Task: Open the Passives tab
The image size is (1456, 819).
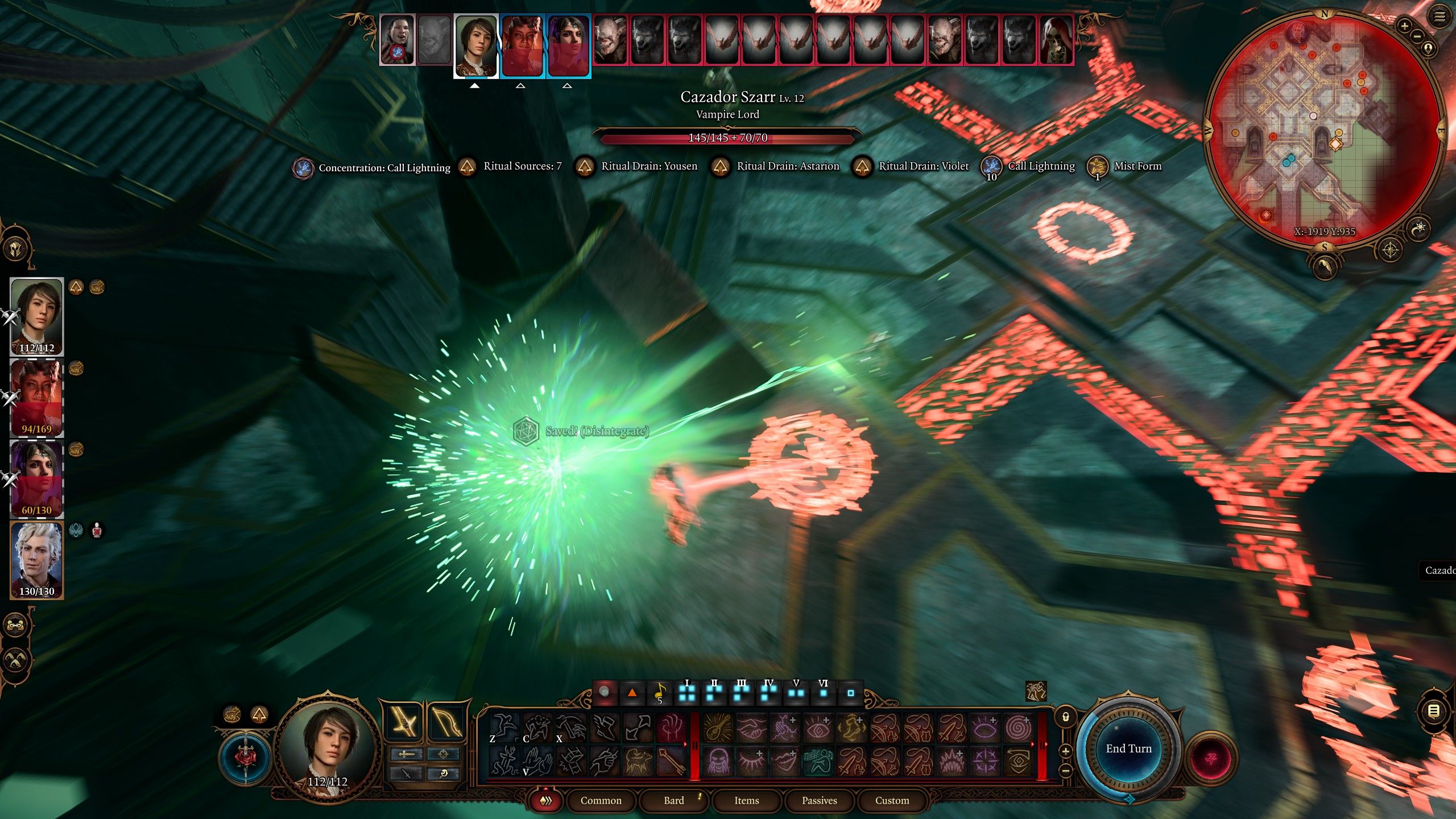Action: (821, 800)
